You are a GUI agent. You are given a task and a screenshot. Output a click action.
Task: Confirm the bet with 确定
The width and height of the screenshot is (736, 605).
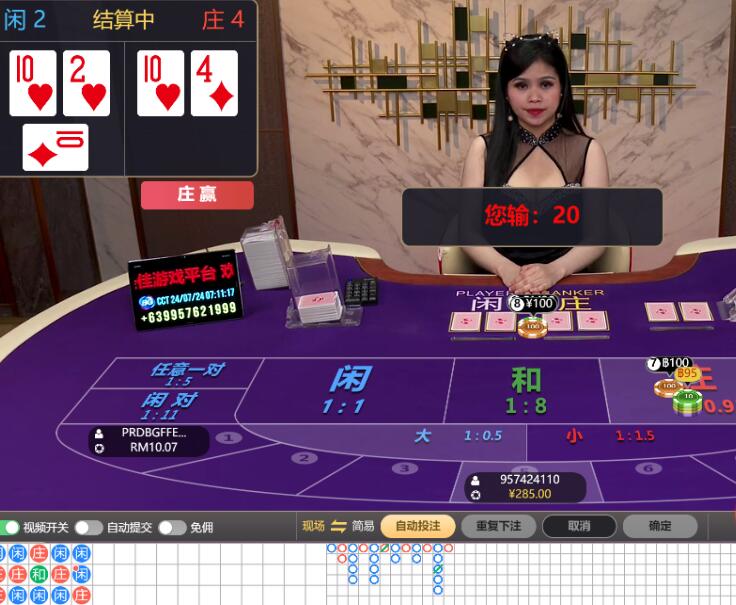[x=660, y=526]
